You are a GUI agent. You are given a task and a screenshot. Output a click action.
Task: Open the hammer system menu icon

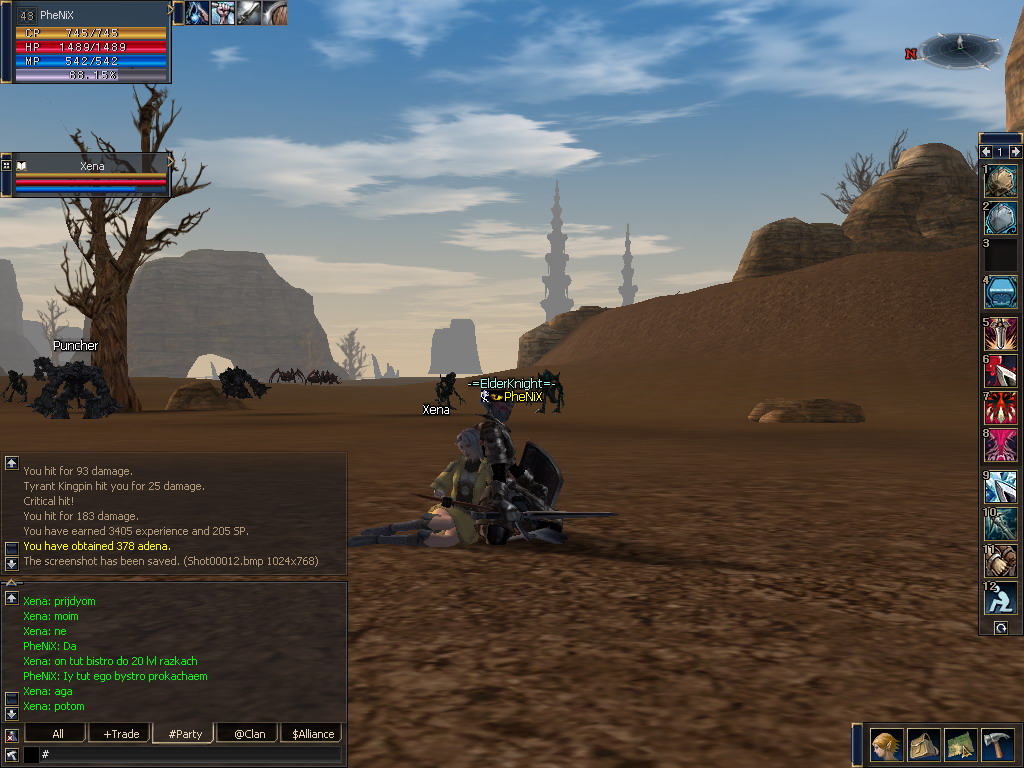pos(997,745)
